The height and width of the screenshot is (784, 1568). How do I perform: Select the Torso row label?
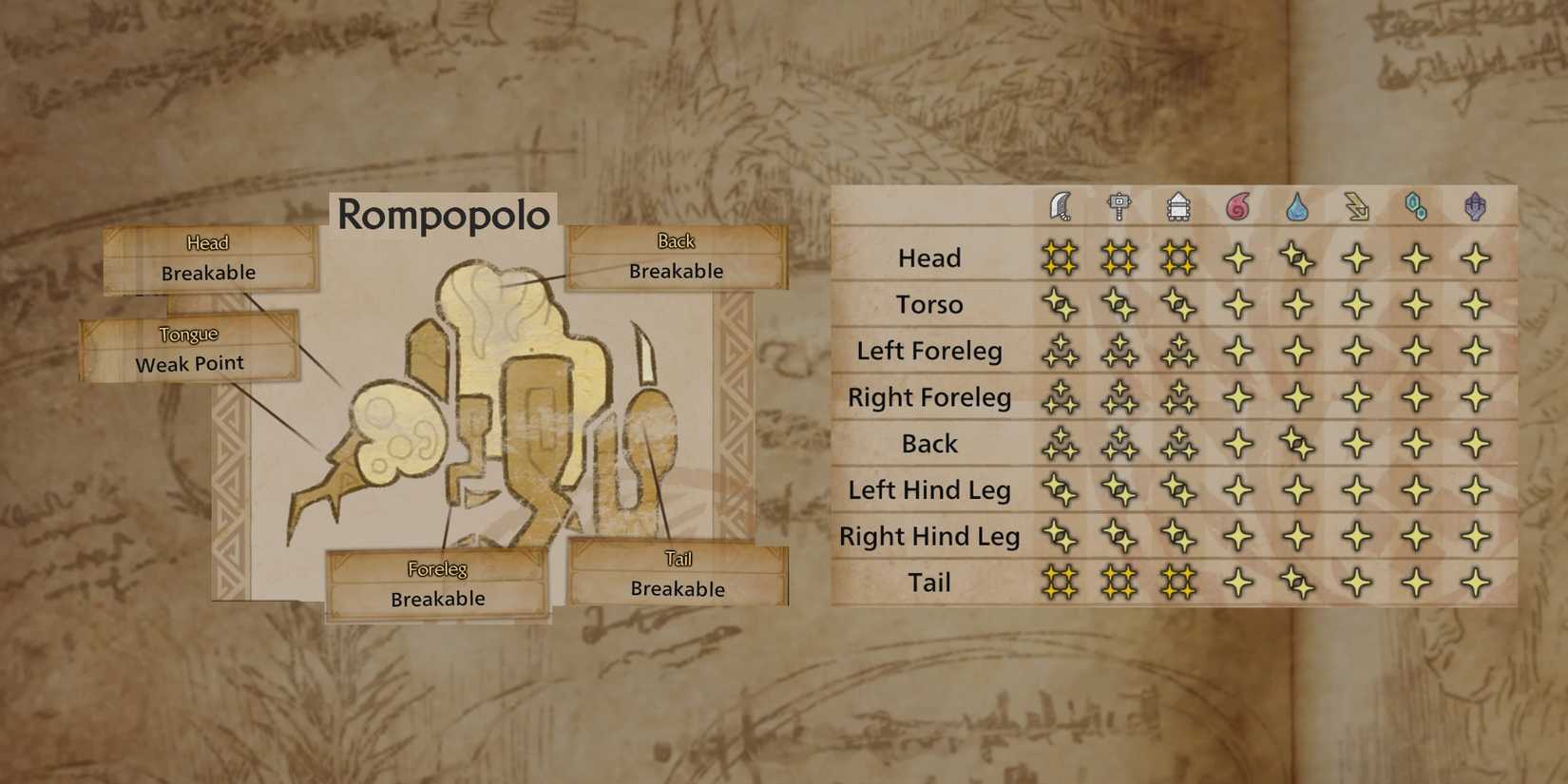(928, 304)
